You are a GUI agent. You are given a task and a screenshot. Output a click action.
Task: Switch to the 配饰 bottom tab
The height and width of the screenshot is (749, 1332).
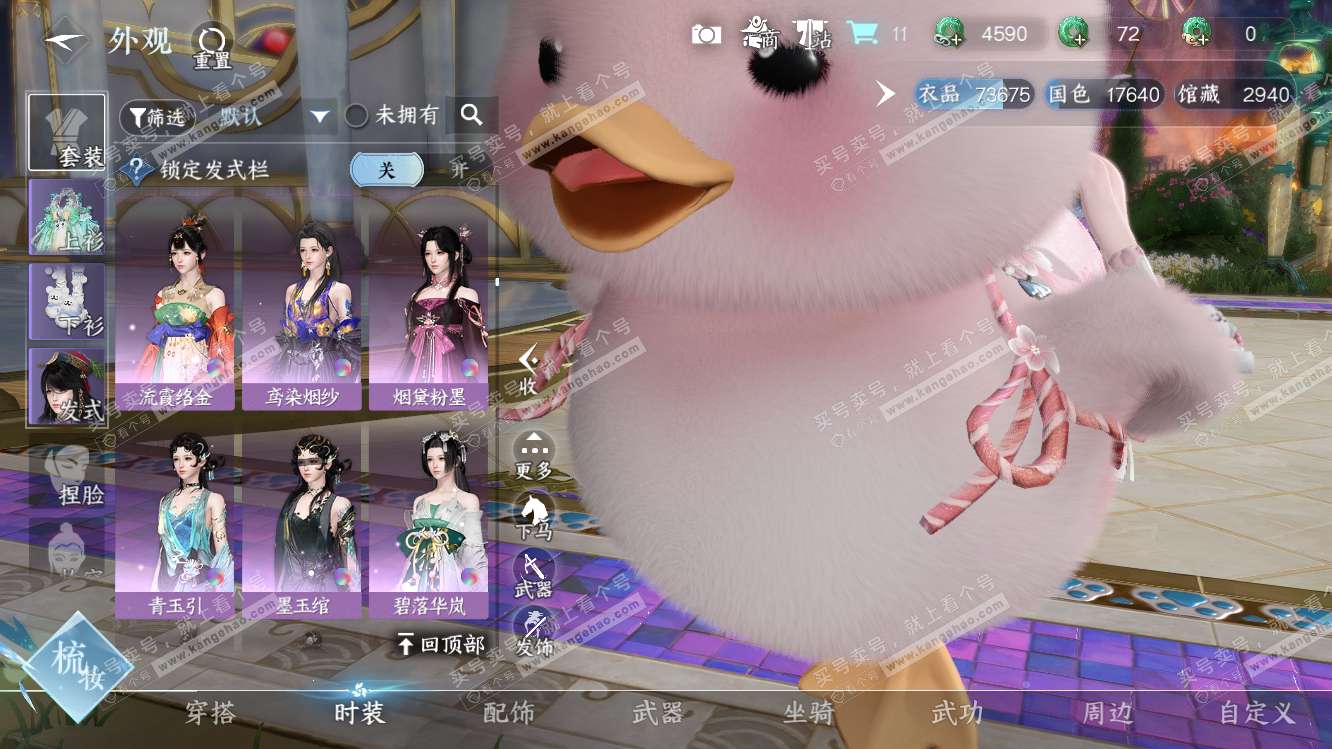509,713
